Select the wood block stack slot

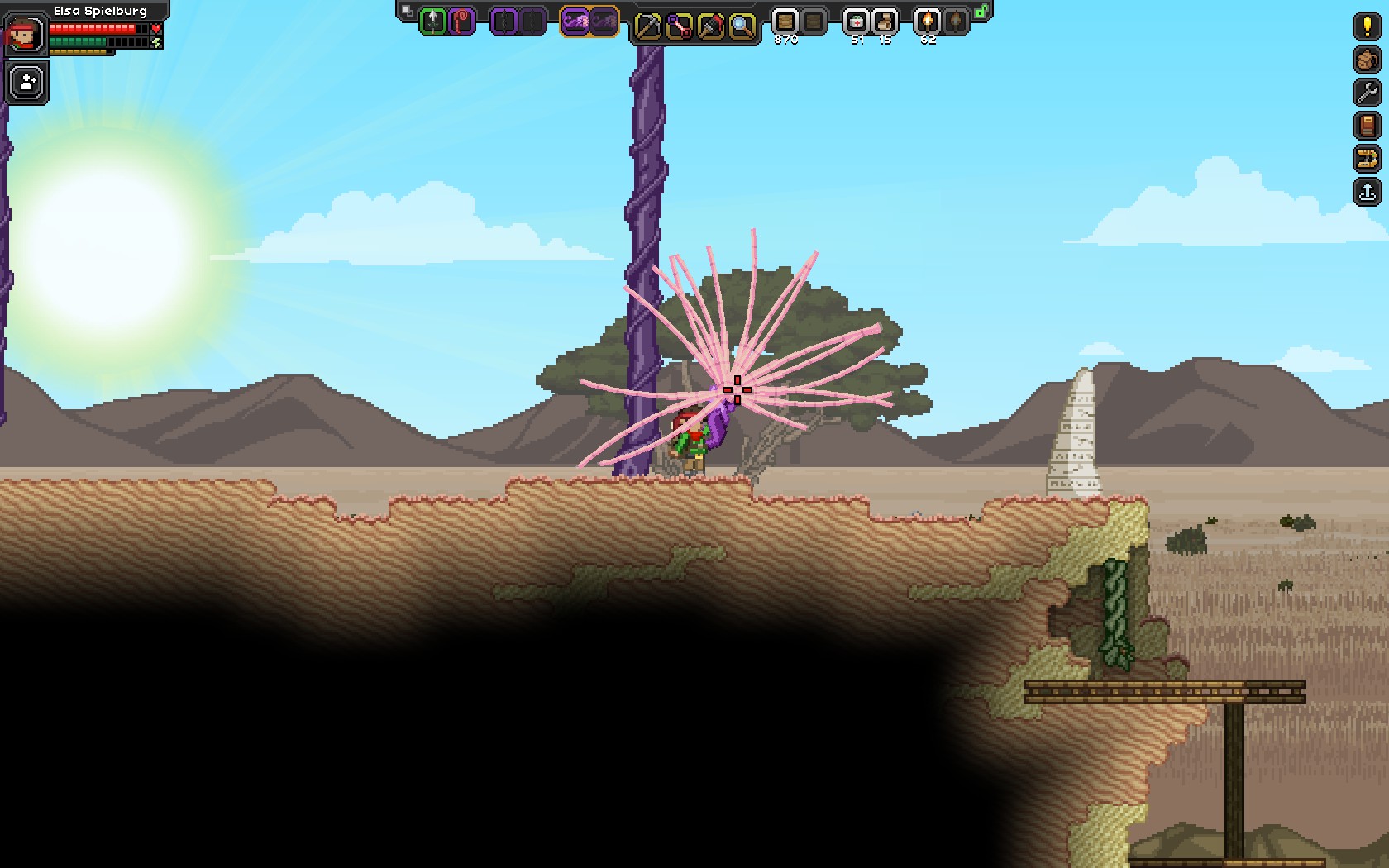point(785,21)
